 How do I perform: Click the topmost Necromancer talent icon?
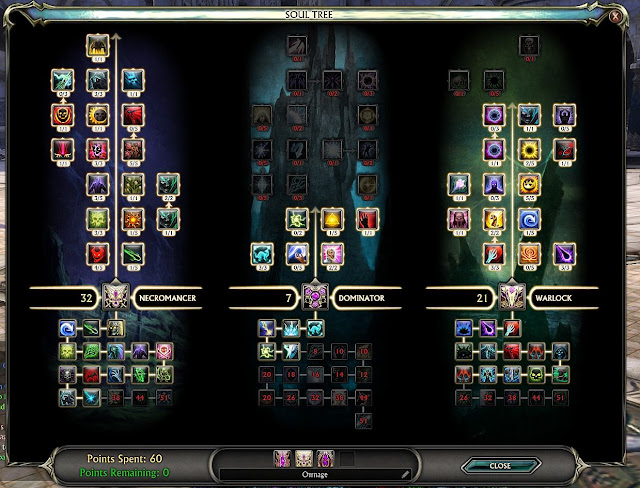[97, 44]
